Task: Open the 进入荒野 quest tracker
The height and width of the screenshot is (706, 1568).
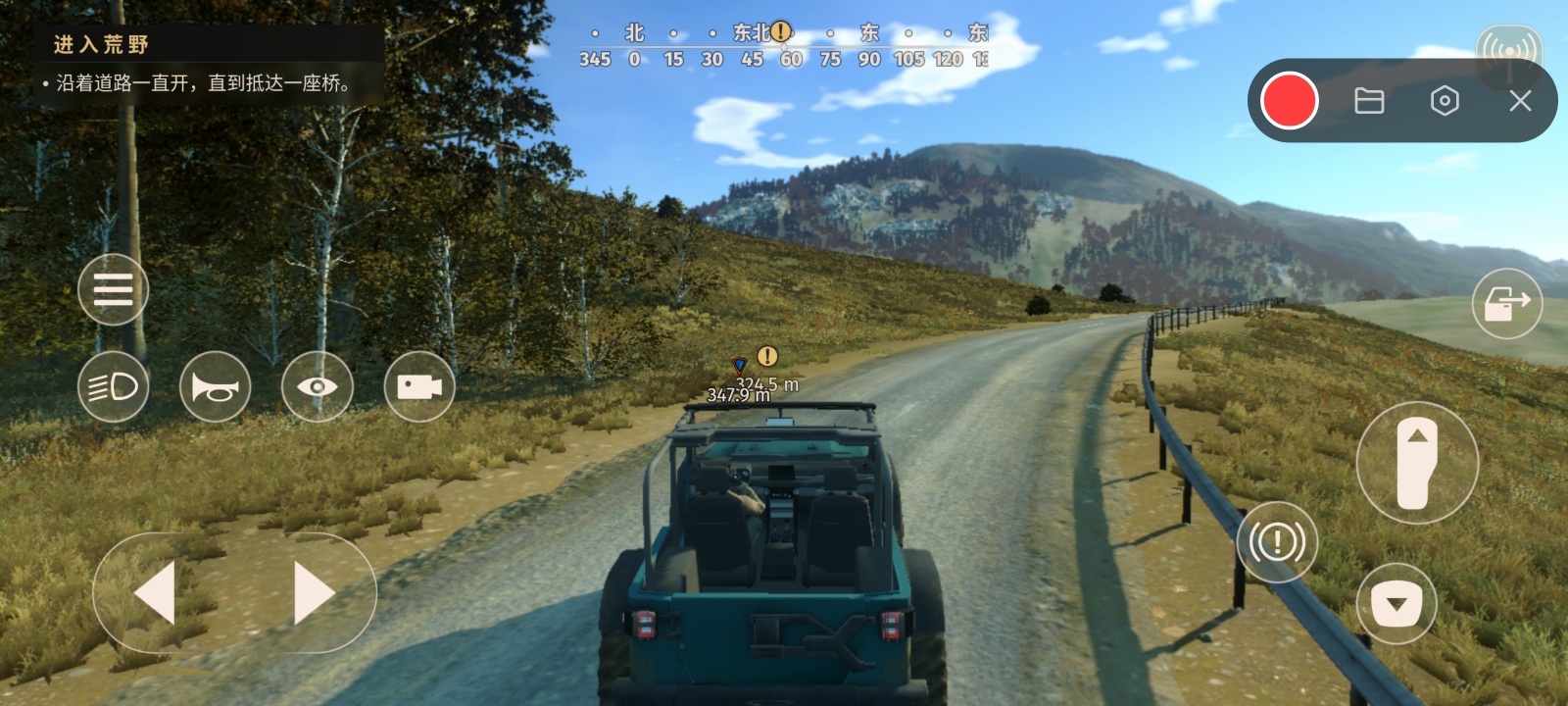Action: click(x=102, y=44)
